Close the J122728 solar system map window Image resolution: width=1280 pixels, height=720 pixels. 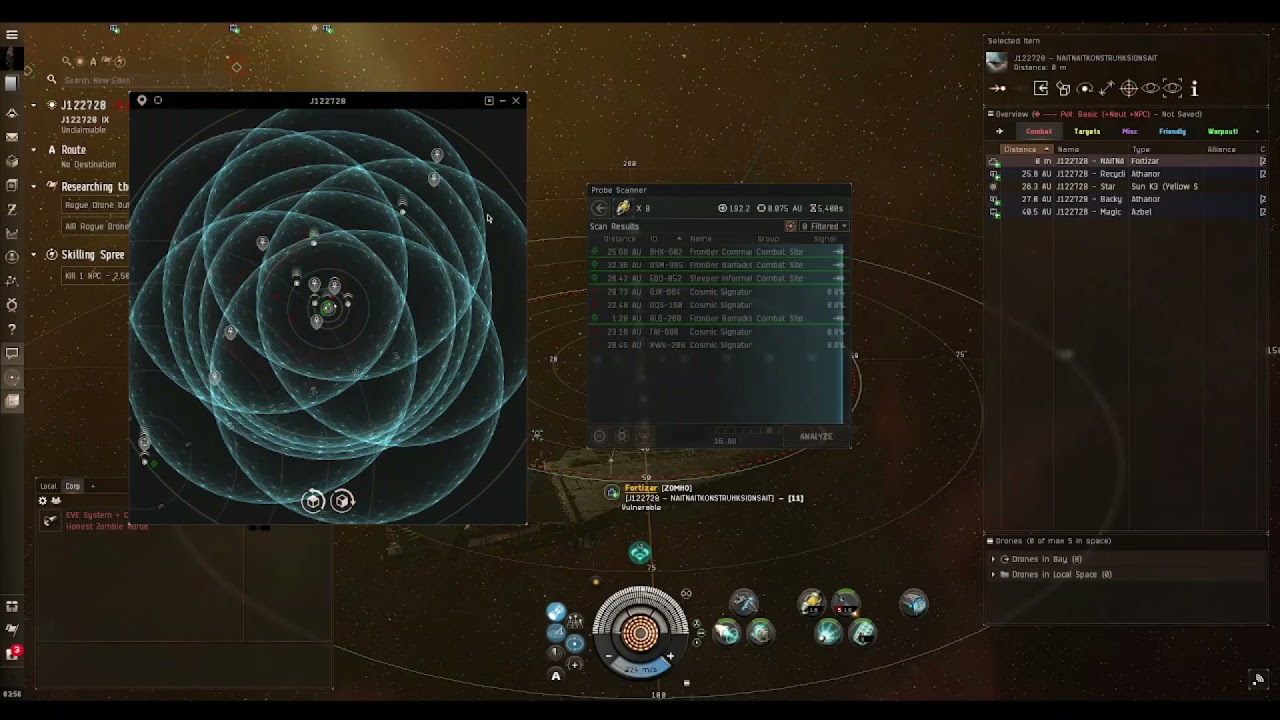tap(516, 100)
